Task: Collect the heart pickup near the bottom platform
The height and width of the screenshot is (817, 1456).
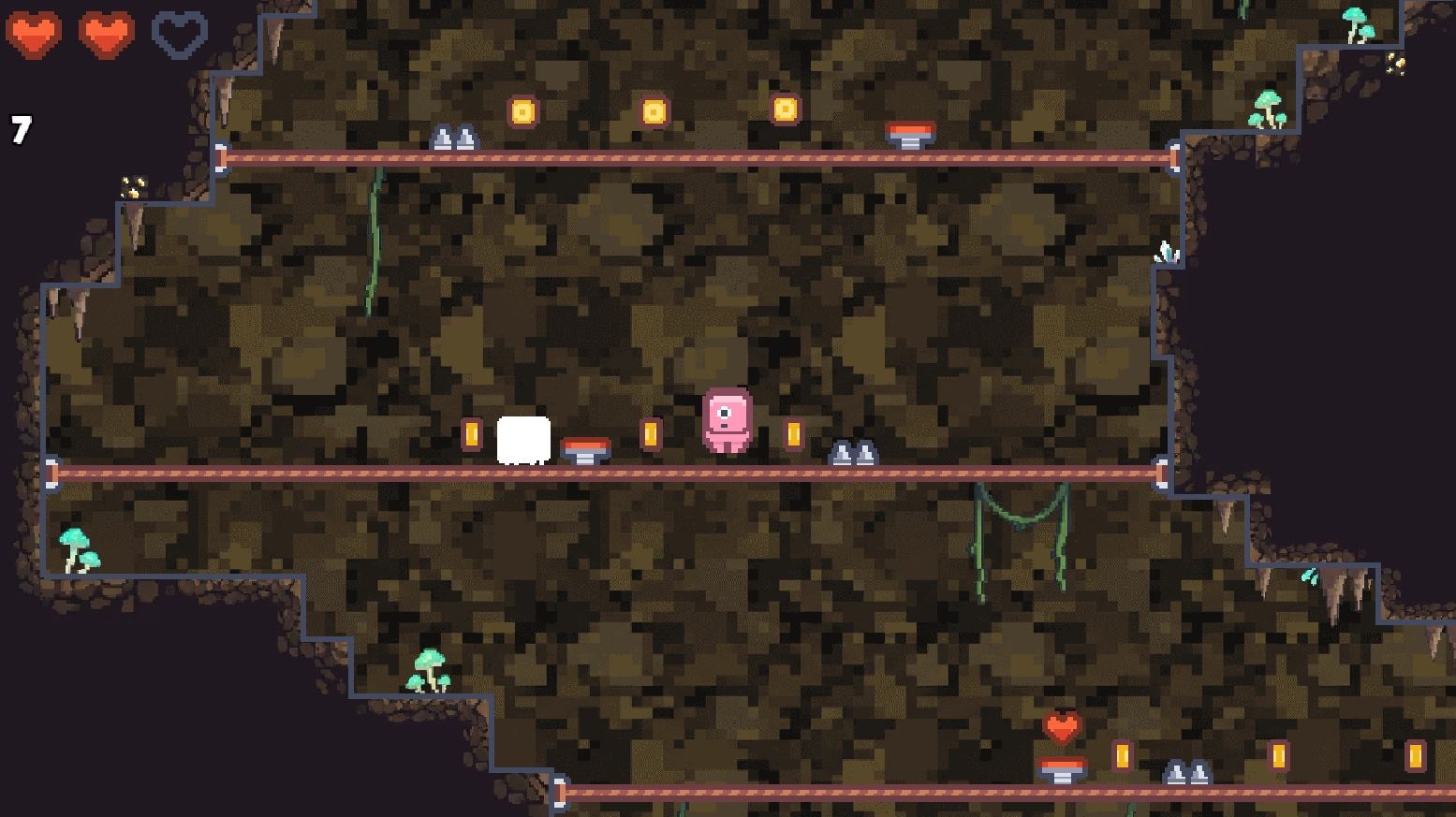Action: click(x=1063, y=727)
